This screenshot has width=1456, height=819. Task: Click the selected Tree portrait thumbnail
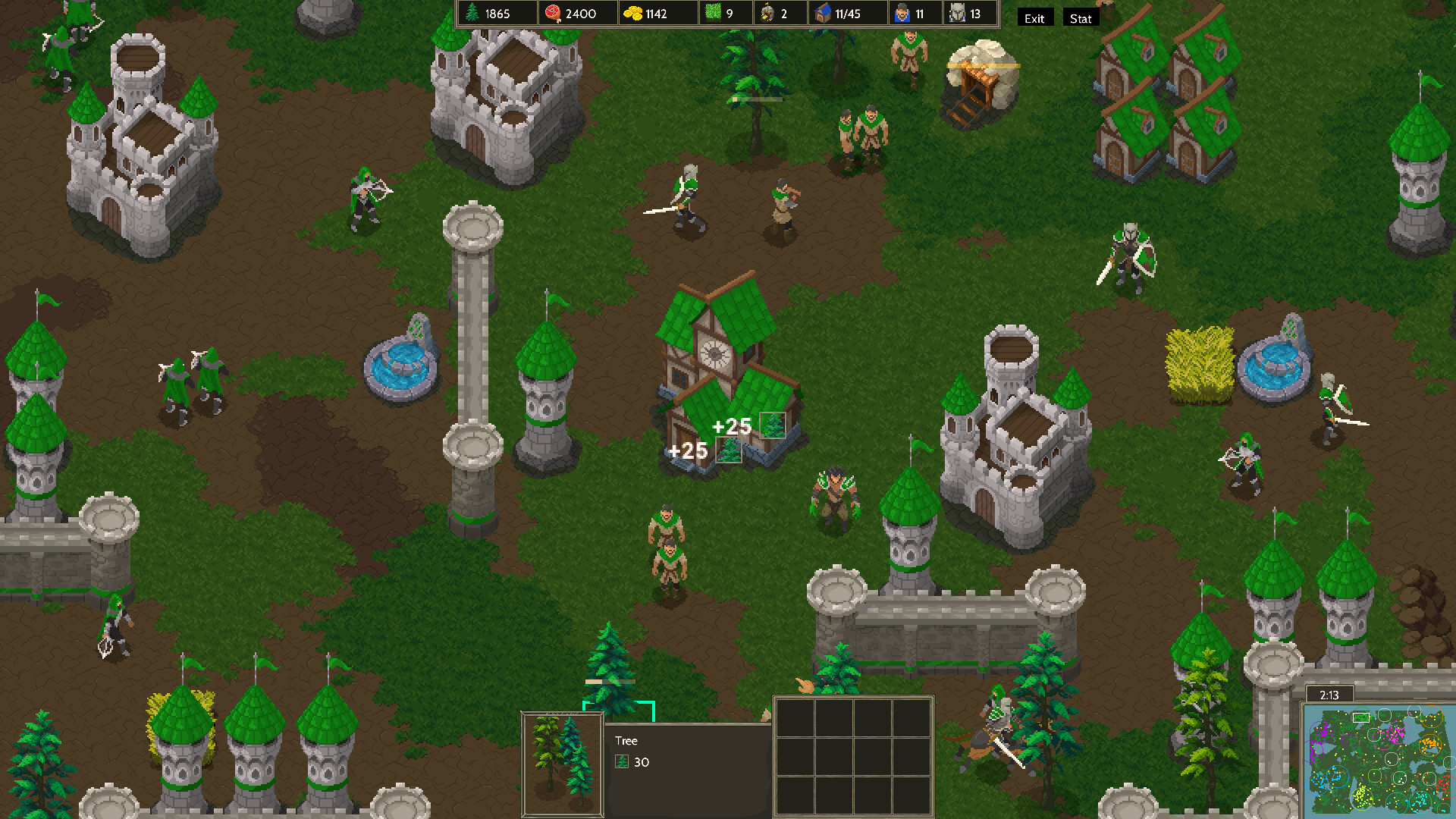[562, 762]
